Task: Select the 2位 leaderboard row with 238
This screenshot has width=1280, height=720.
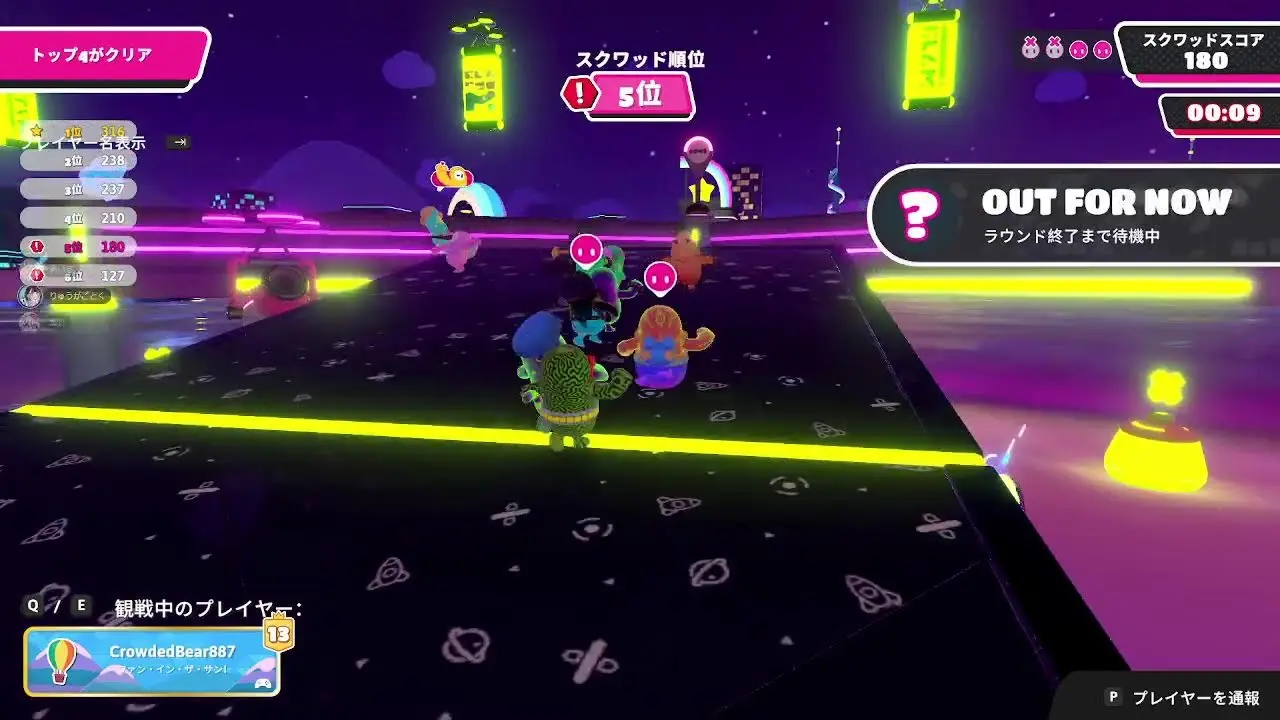Action: tap(80, 160)
